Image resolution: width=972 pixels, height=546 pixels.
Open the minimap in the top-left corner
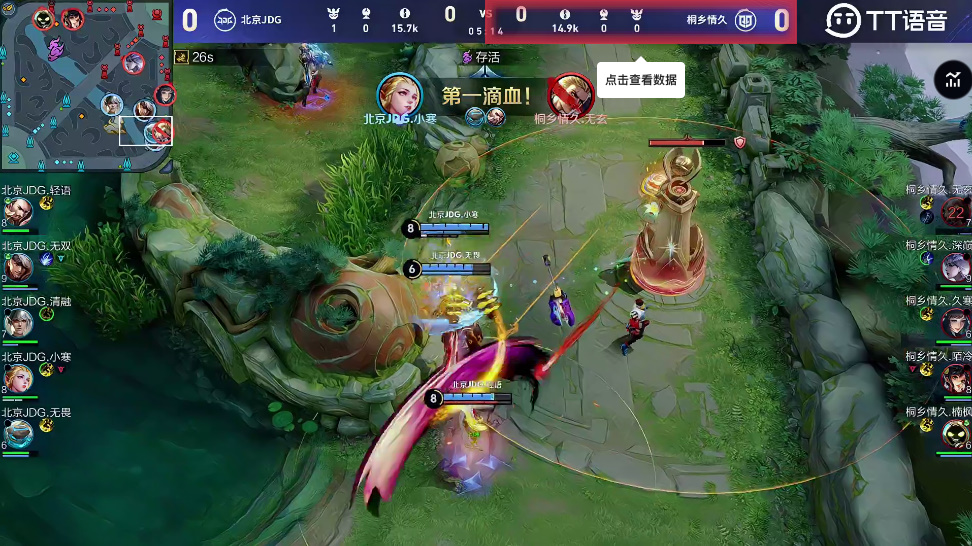[87, 86]
